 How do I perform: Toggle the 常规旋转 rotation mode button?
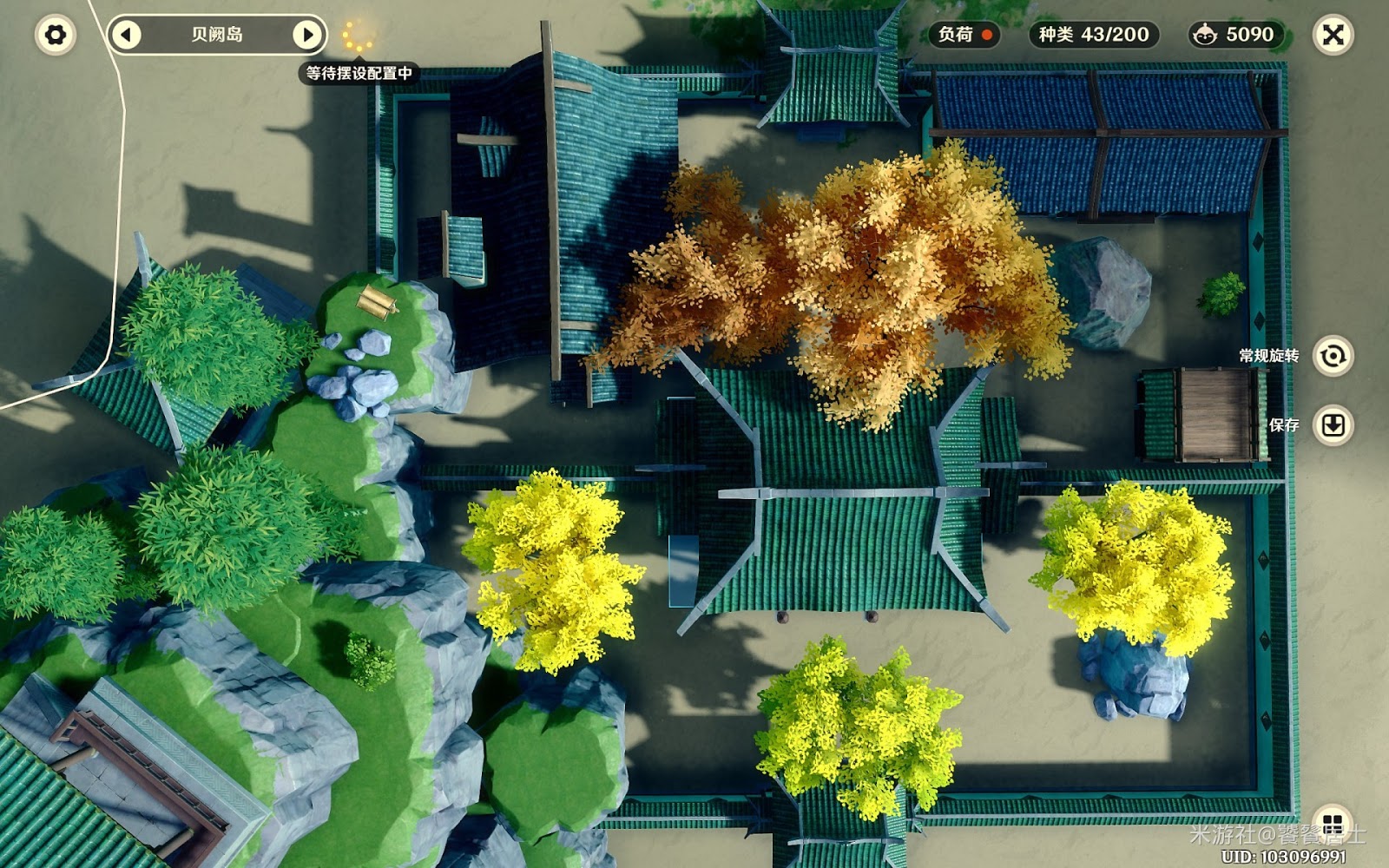(x=1333, y=356)
